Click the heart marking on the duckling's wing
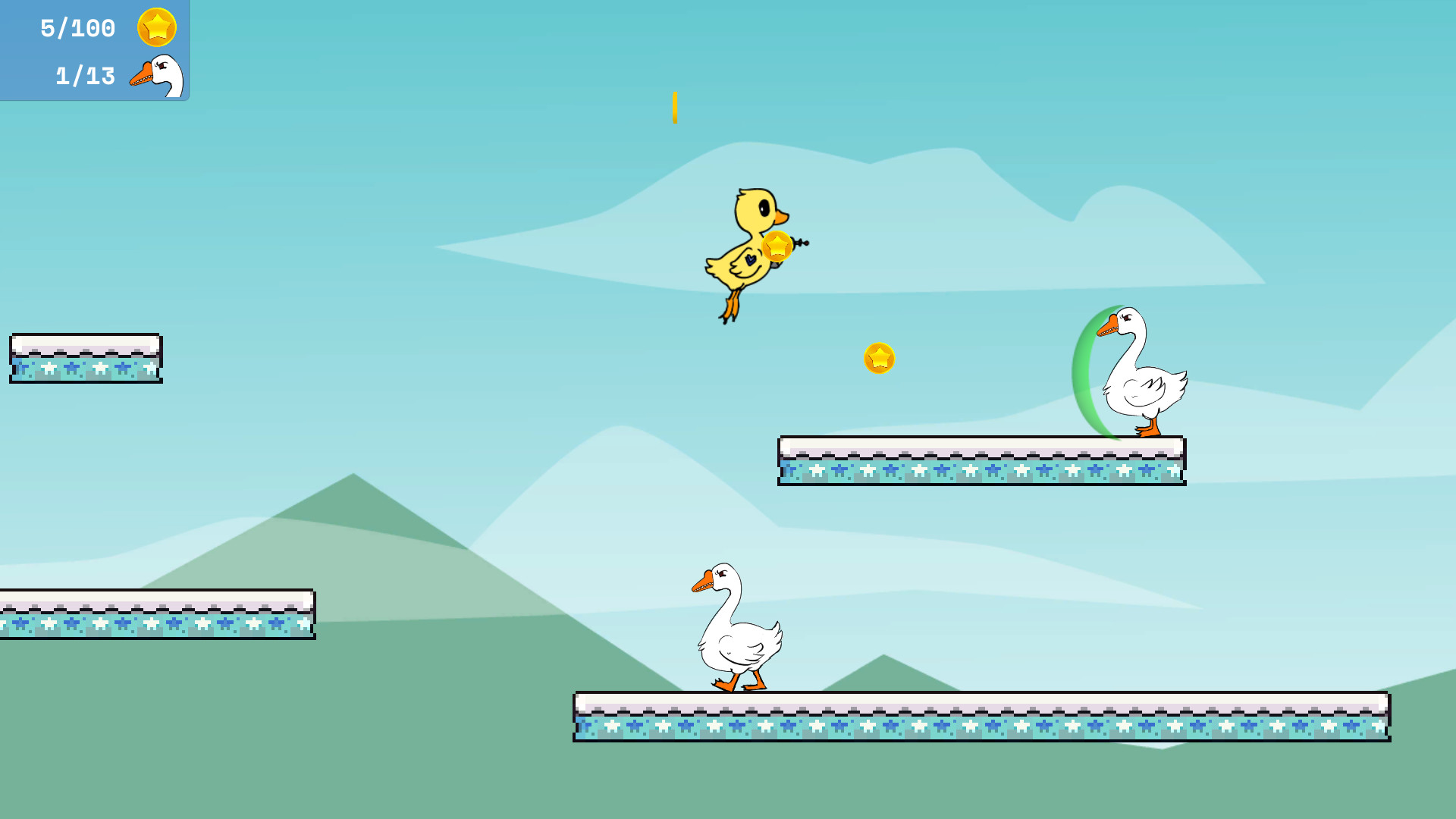Image resolution: width=1456 pixels, height=819 pixels. (x=749, y=260)
